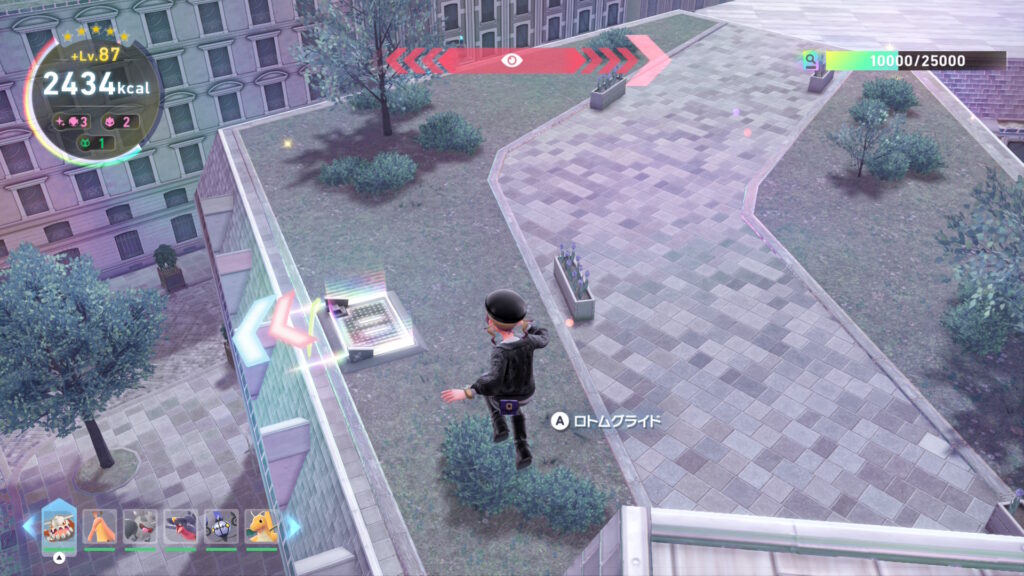Select the highlighted first party Pokémon slot
This screenshot has width=1024, height=576.
(59, 526)
